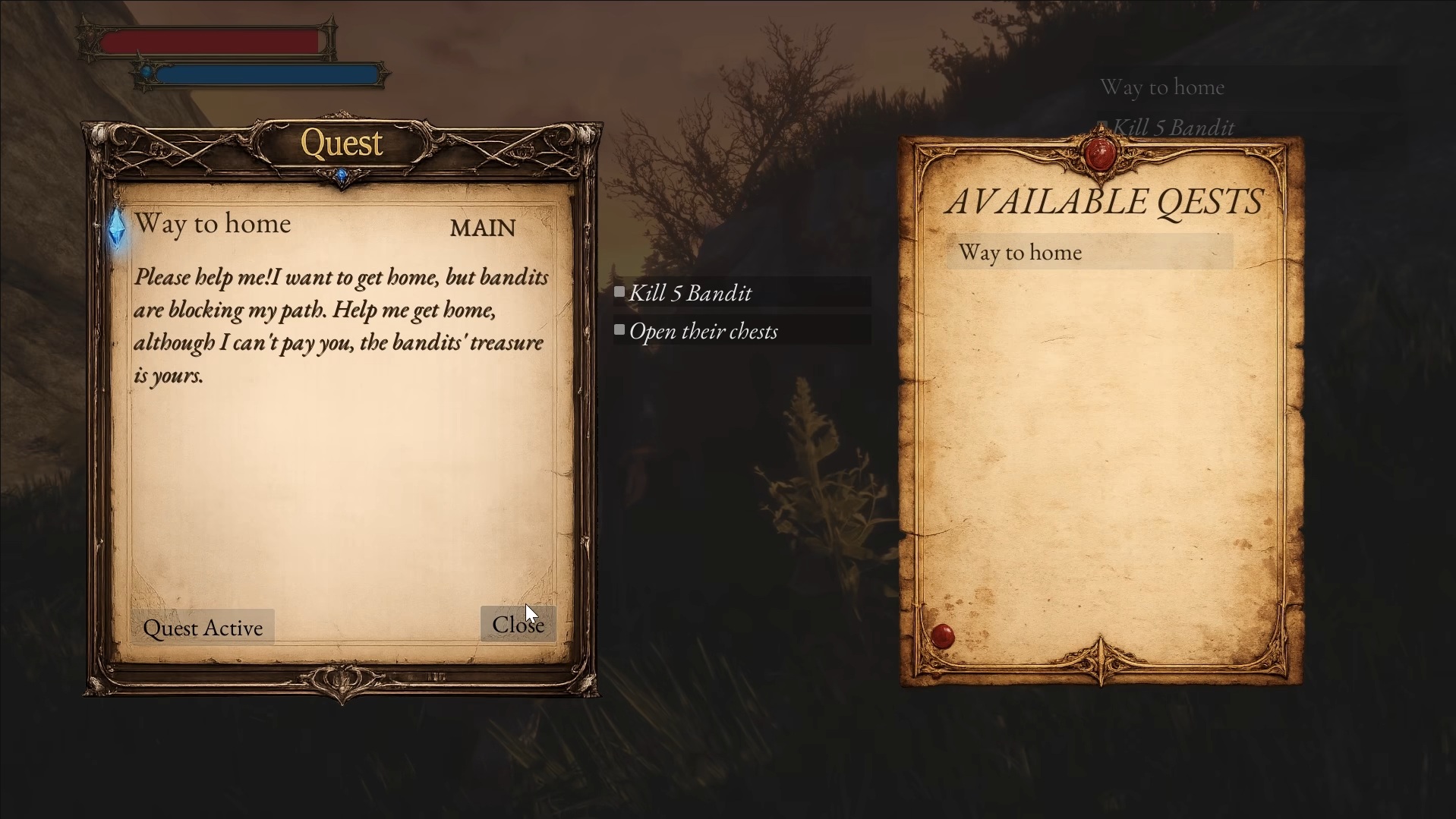Click the Quest Active button
The width and height of the screenshot is (1456, 819).
click(203, 628)
